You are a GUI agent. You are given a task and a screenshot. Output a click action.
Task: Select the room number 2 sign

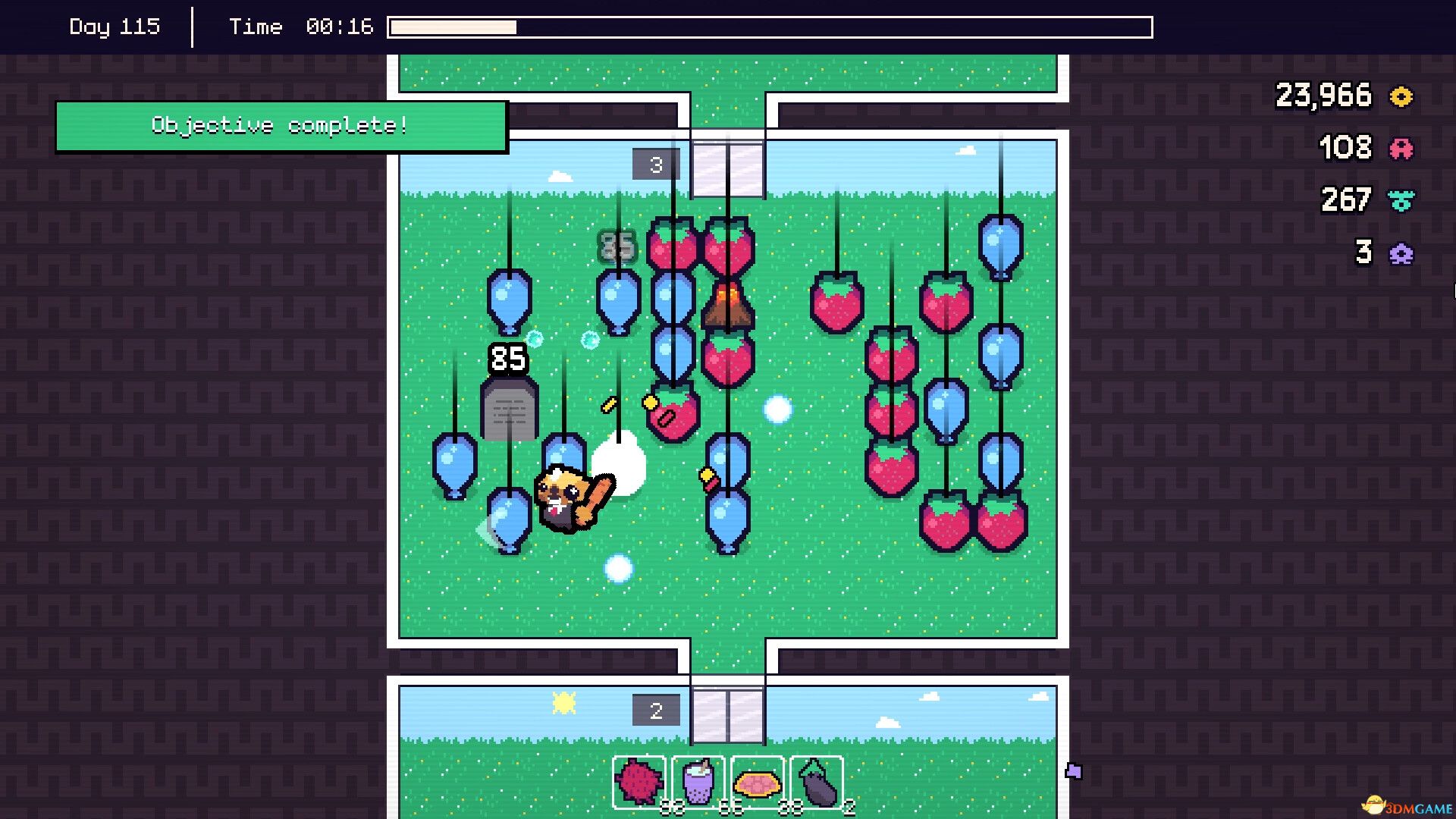[x=654, y=710]
